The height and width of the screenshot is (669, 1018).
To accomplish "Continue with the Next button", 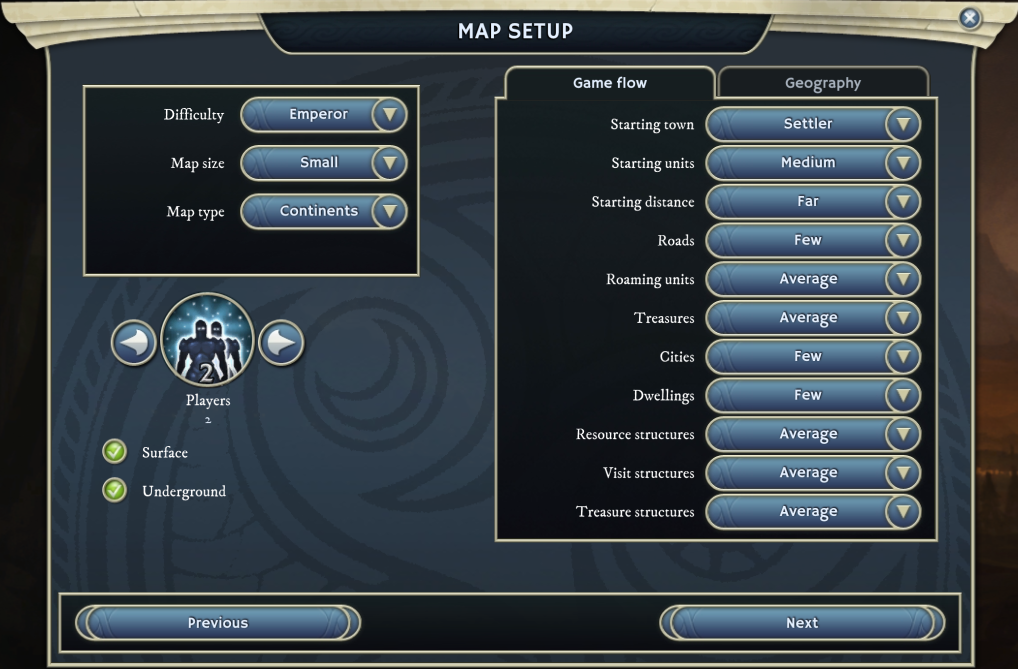I will click(801, 623).
